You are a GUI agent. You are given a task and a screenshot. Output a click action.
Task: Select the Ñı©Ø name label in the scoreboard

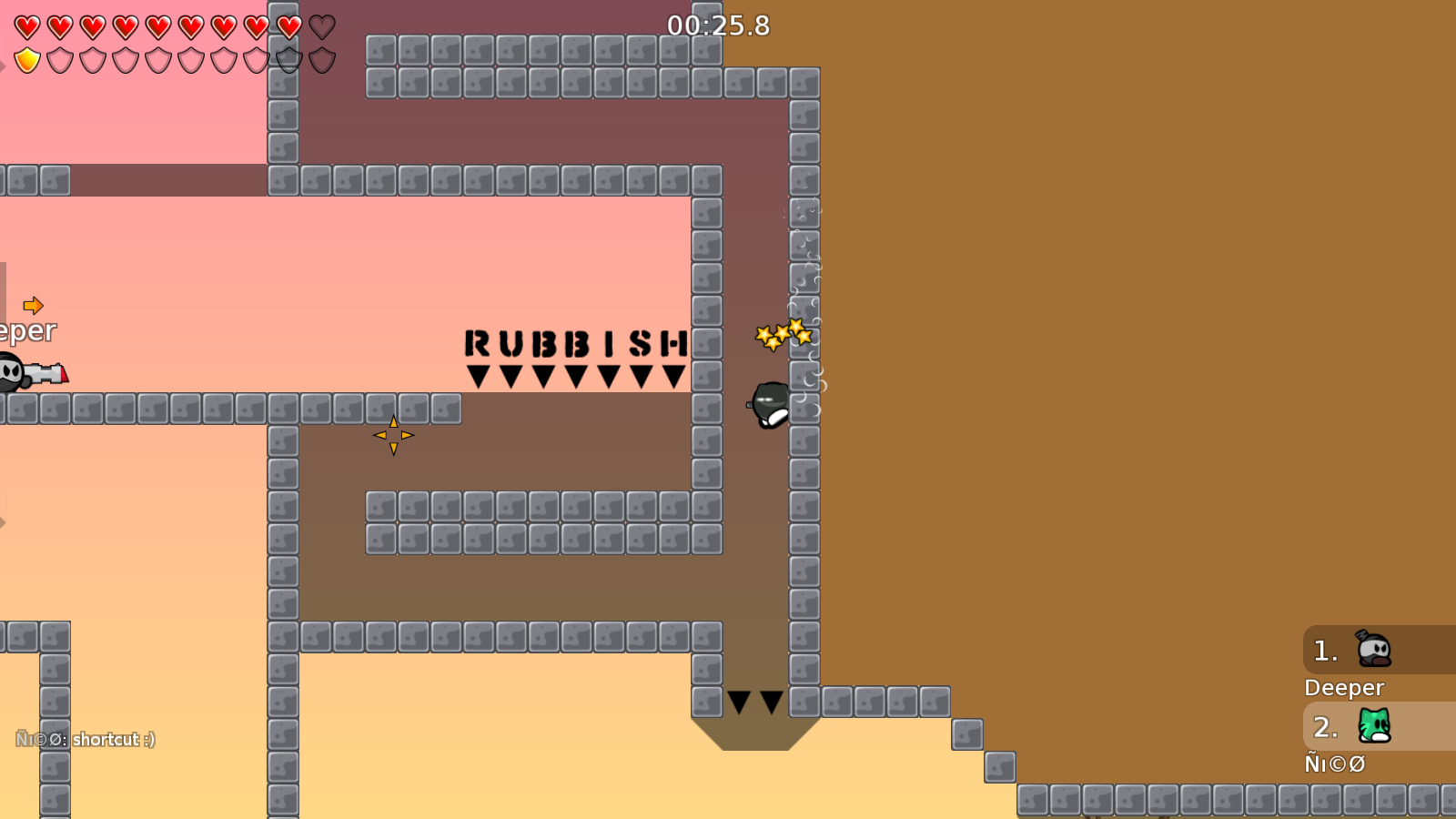1335,764
